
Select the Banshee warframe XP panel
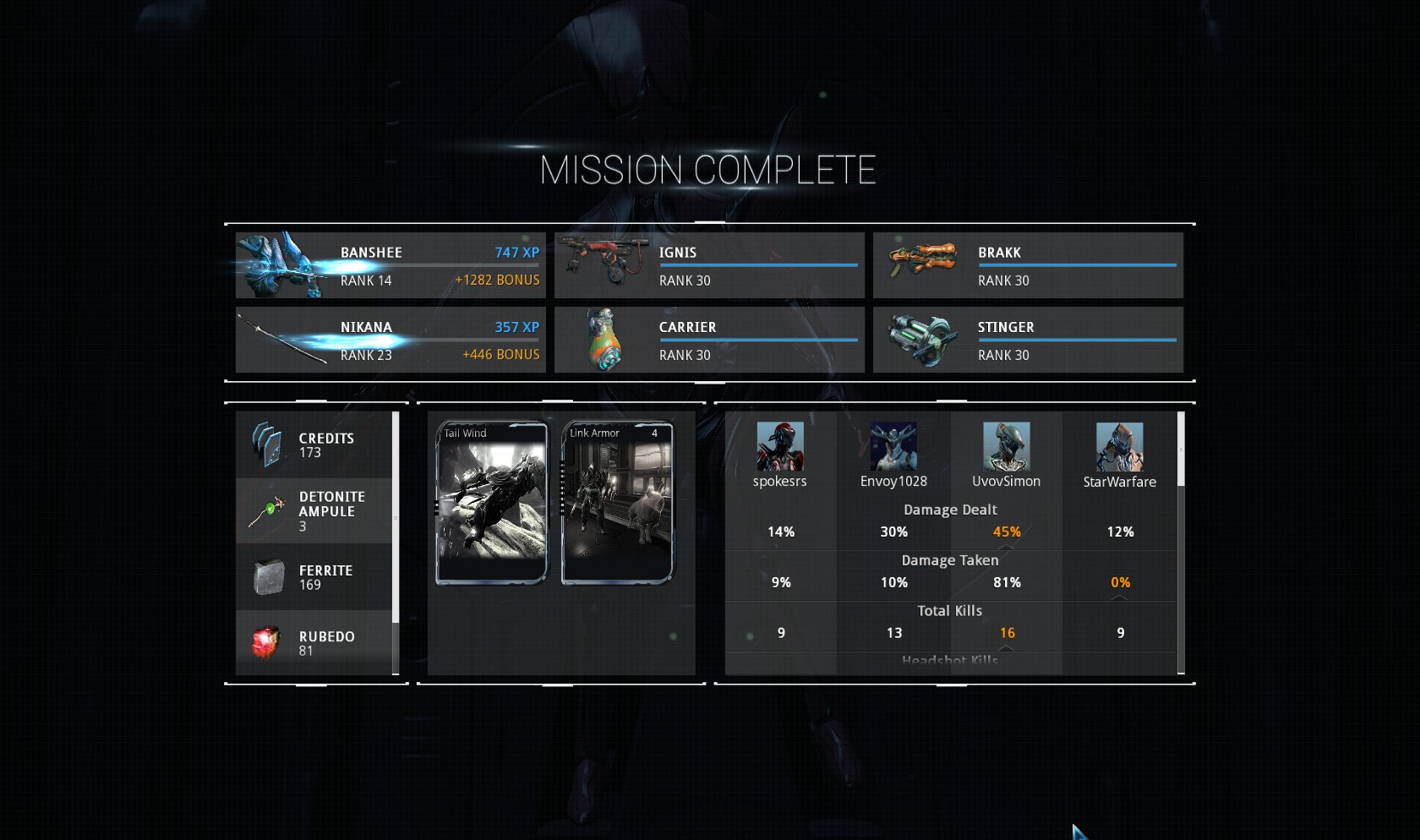point(390,265)
